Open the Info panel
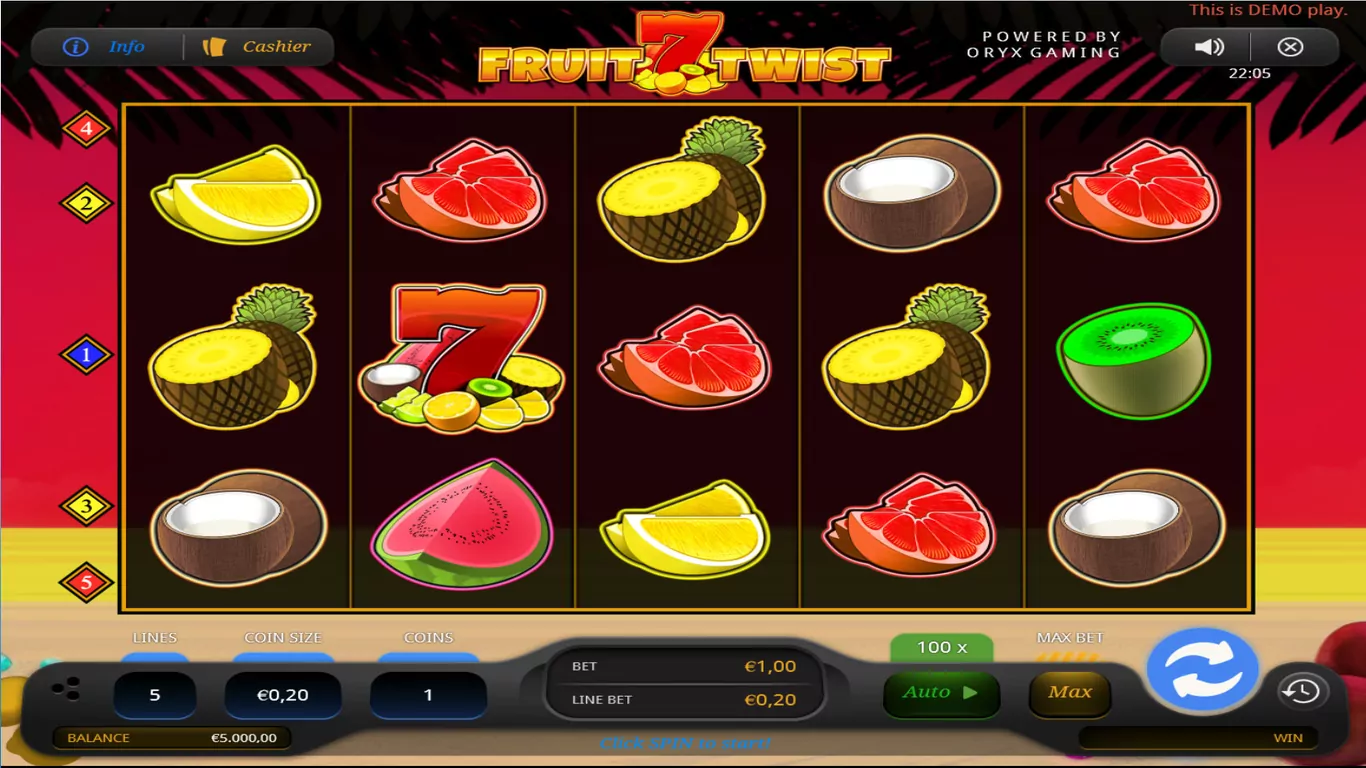The height and width of the screenshot is (768, 1366). tap(105, 47)
